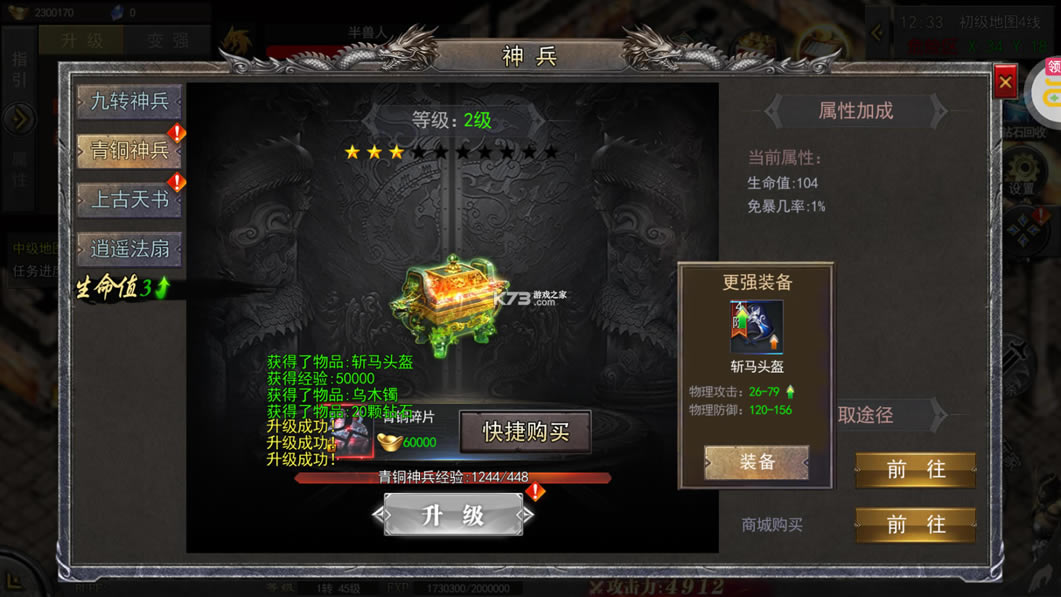Open the 上古天书 tab
Image resolution: width=1061 pixels, height=597 pixels.
click(x=129, y=200)
